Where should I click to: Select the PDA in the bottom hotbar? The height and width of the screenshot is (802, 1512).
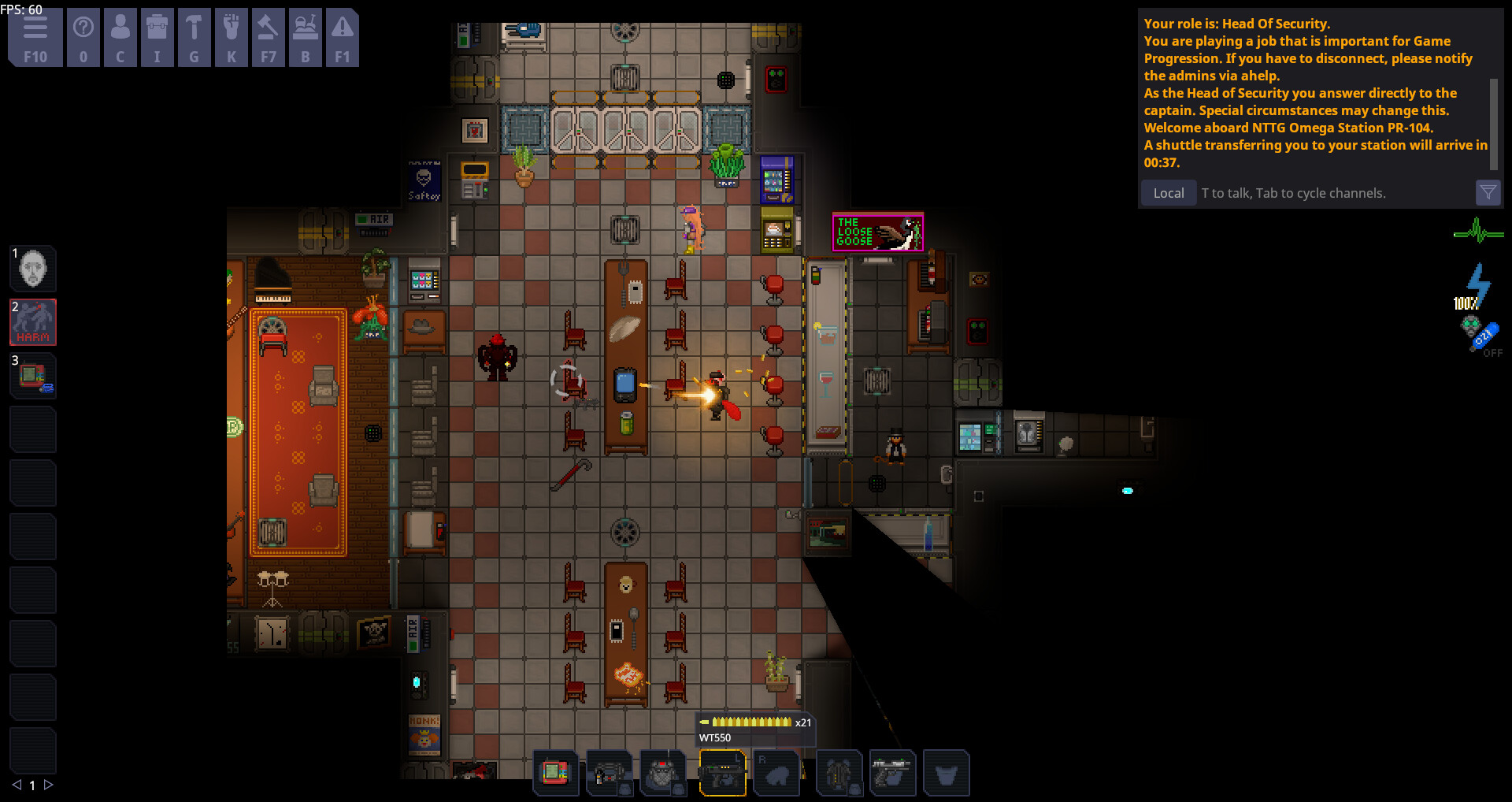[x=557, y=773]
